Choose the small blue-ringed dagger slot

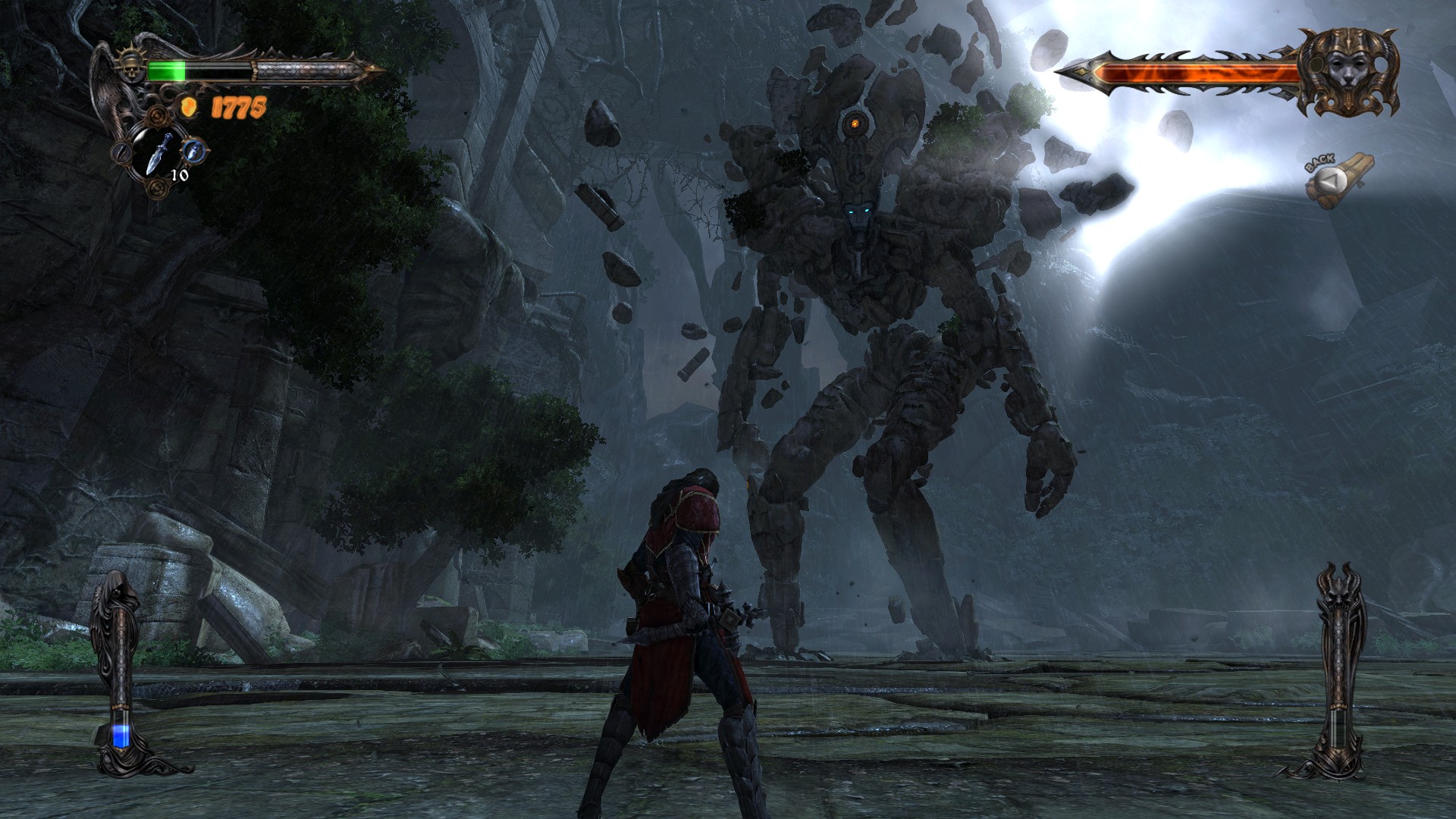[196, 150]
